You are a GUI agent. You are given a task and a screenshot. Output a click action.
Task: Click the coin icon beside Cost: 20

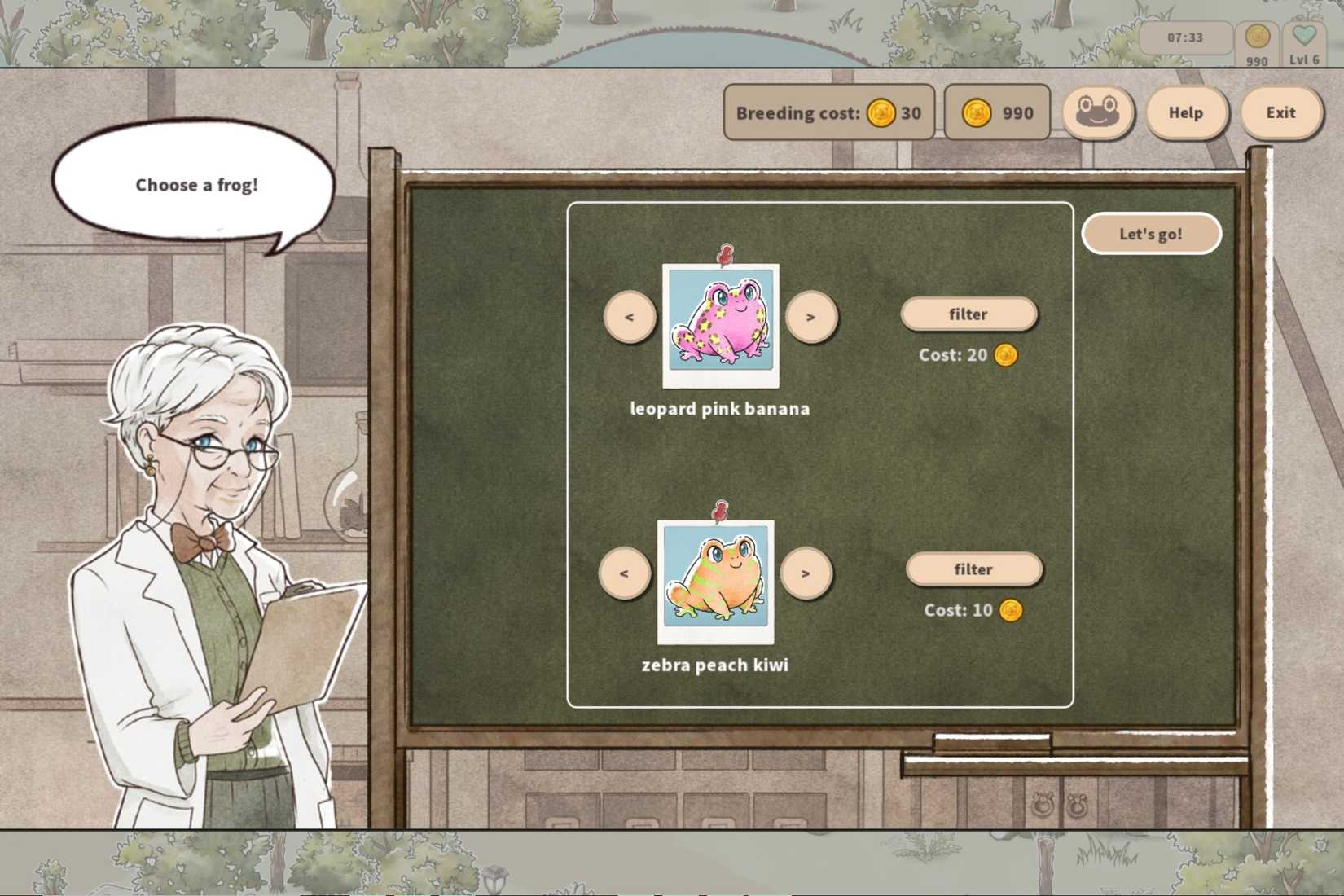1004,355
